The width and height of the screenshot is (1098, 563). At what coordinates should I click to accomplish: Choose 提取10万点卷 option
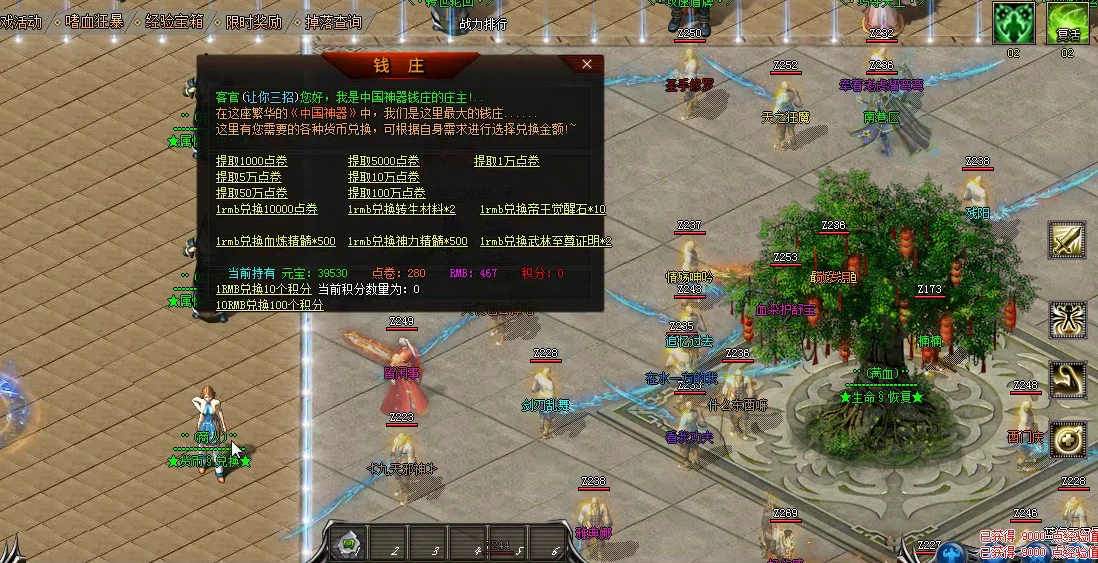point(384,177)
